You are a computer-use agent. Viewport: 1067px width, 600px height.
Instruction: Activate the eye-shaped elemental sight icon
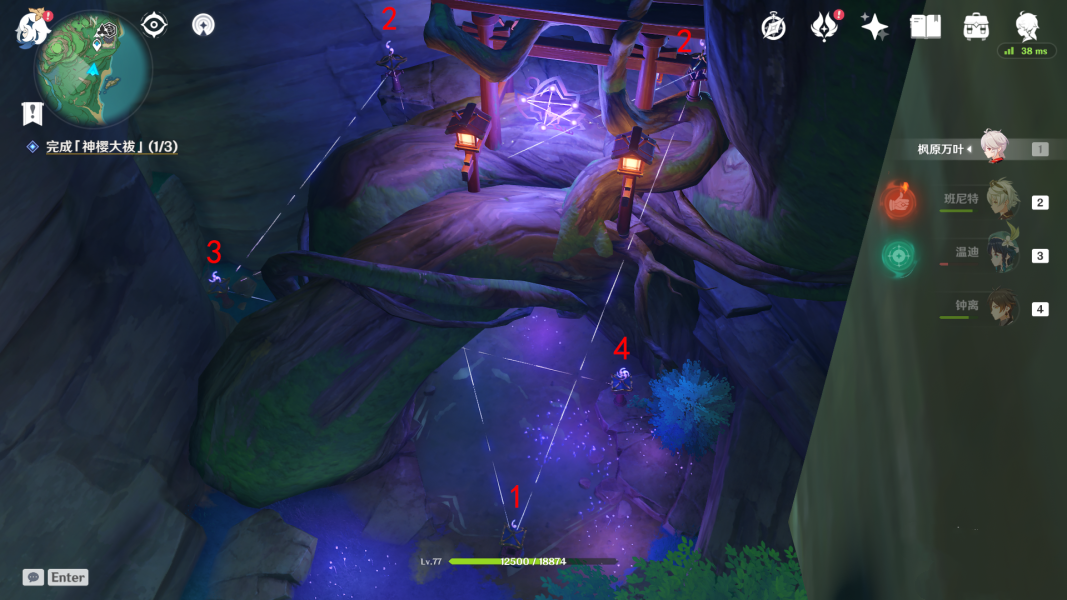(154, 25)
